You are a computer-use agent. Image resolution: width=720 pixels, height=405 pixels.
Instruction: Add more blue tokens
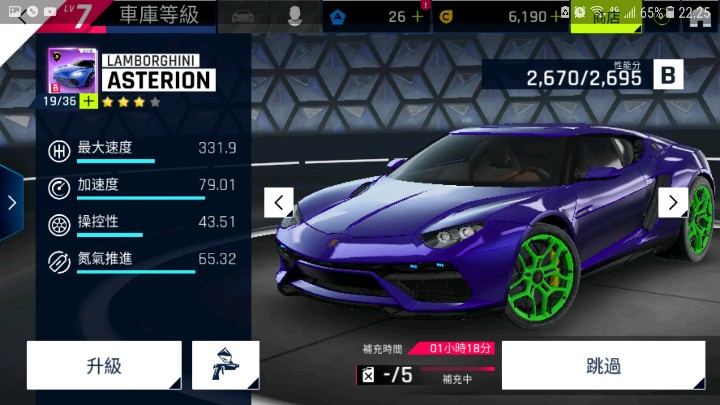[417, 16]
